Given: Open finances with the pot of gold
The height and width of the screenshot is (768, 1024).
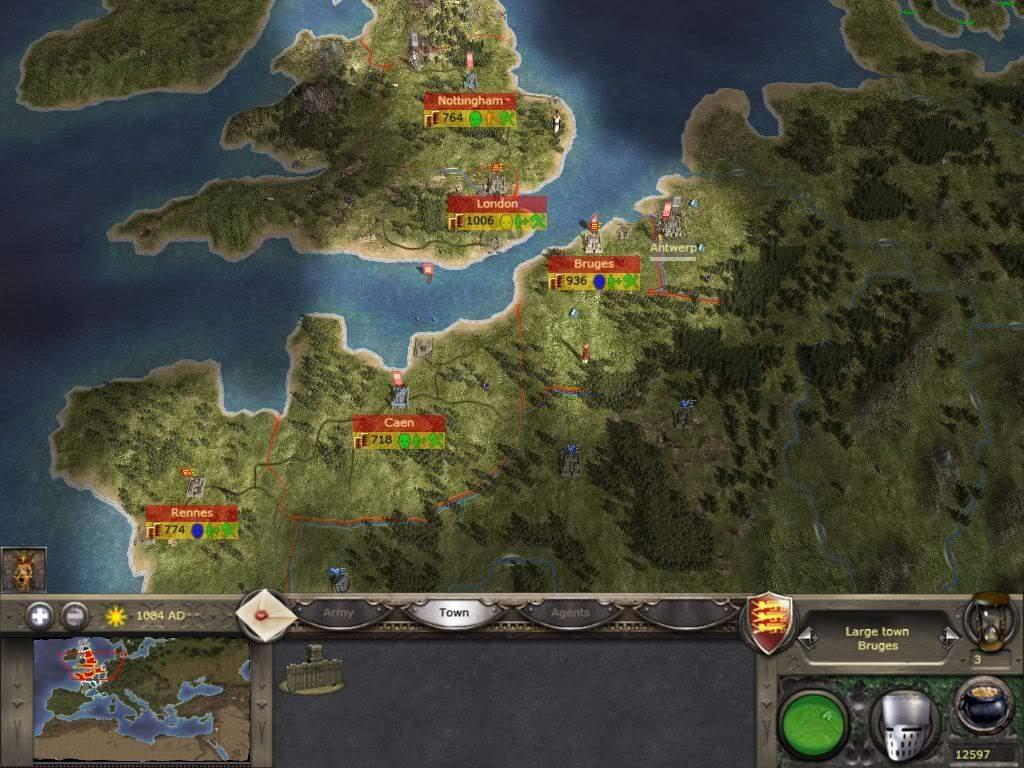Looking at the screenshot, I should 983,706.
